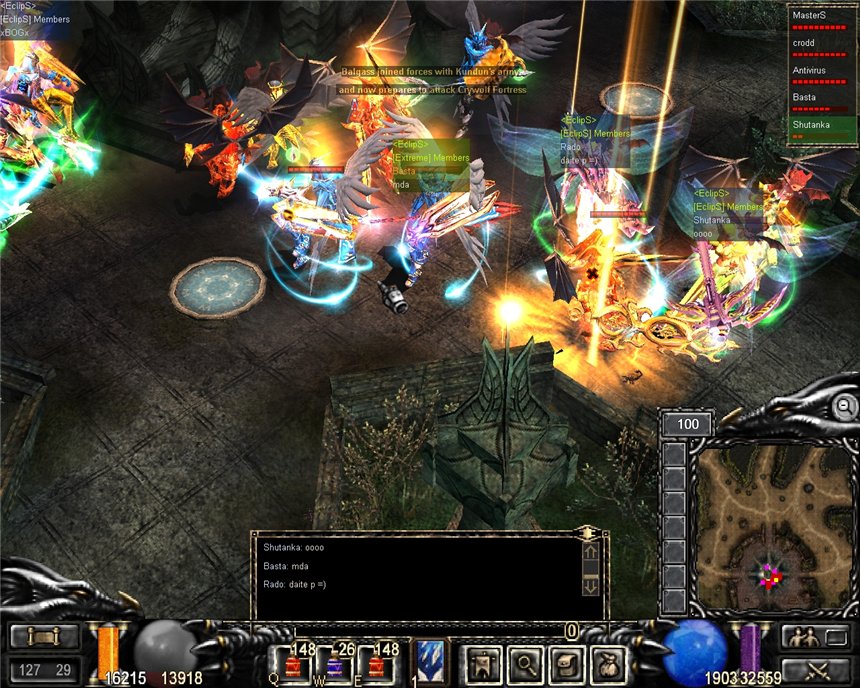Use the red potion in the Q slot
The height and width of the screenshot is (688, 860).
click(294, 662)
